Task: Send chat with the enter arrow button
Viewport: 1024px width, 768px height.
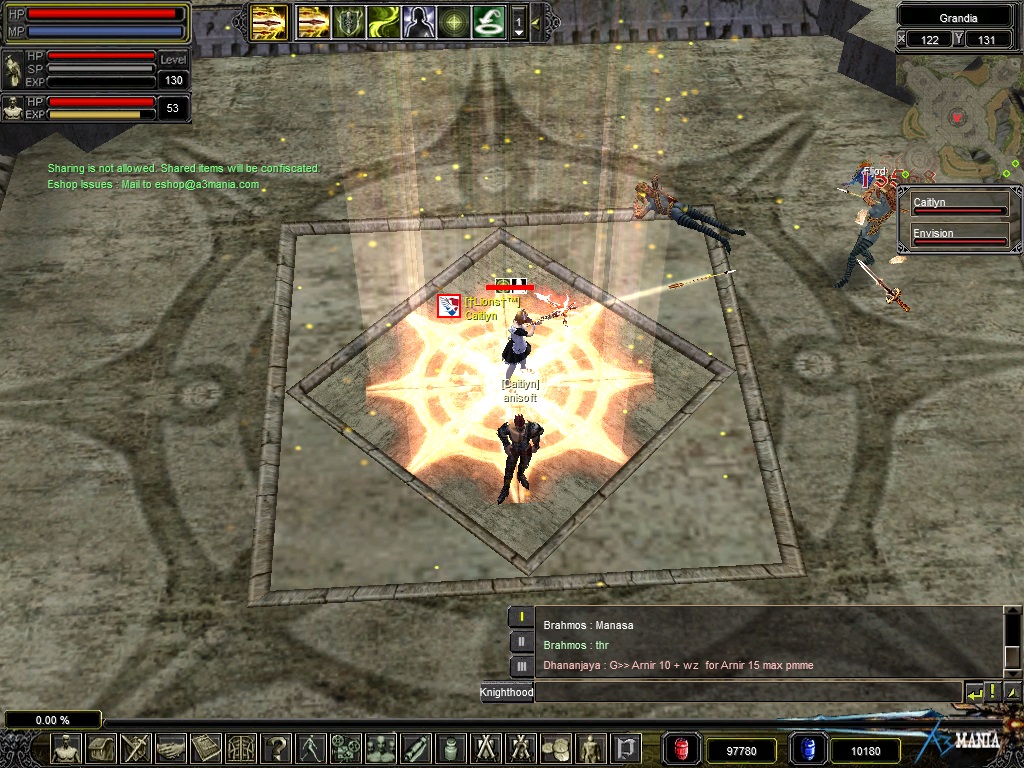Action: coord(973,692)
